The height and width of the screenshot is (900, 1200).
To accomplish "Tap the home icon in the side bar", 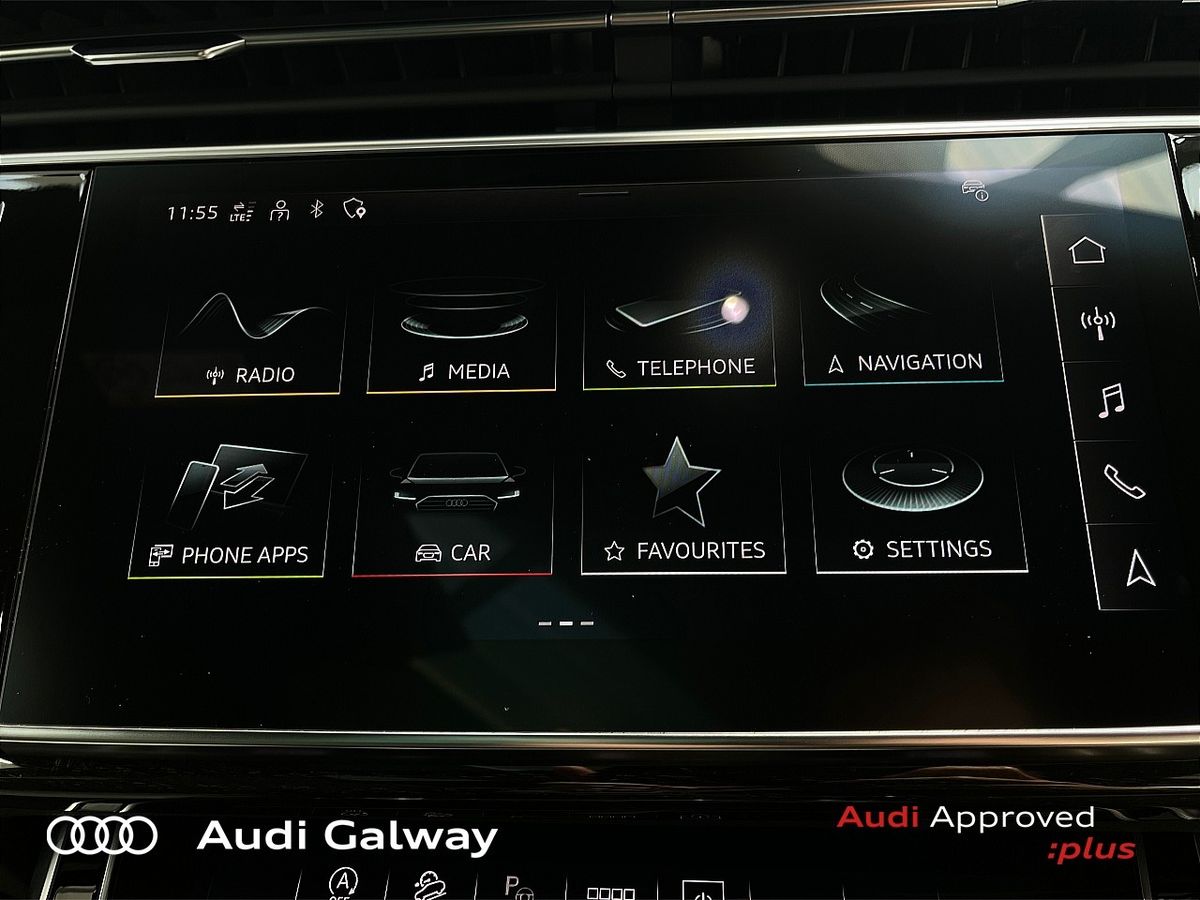I will 1087,250.
